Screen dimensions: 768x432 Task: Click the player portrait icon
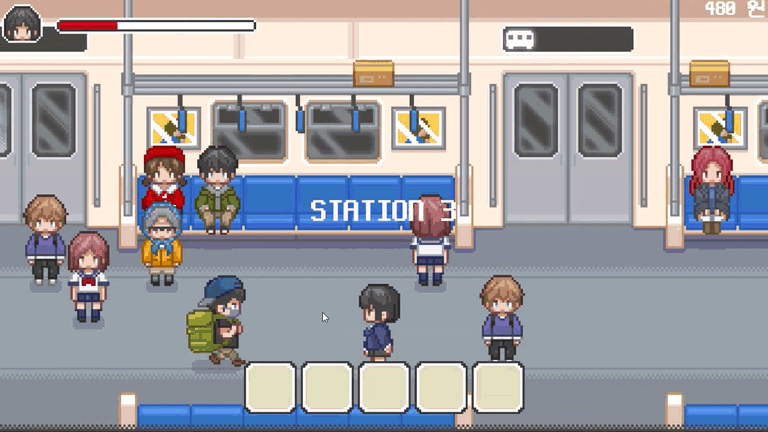tap(21, 24)
